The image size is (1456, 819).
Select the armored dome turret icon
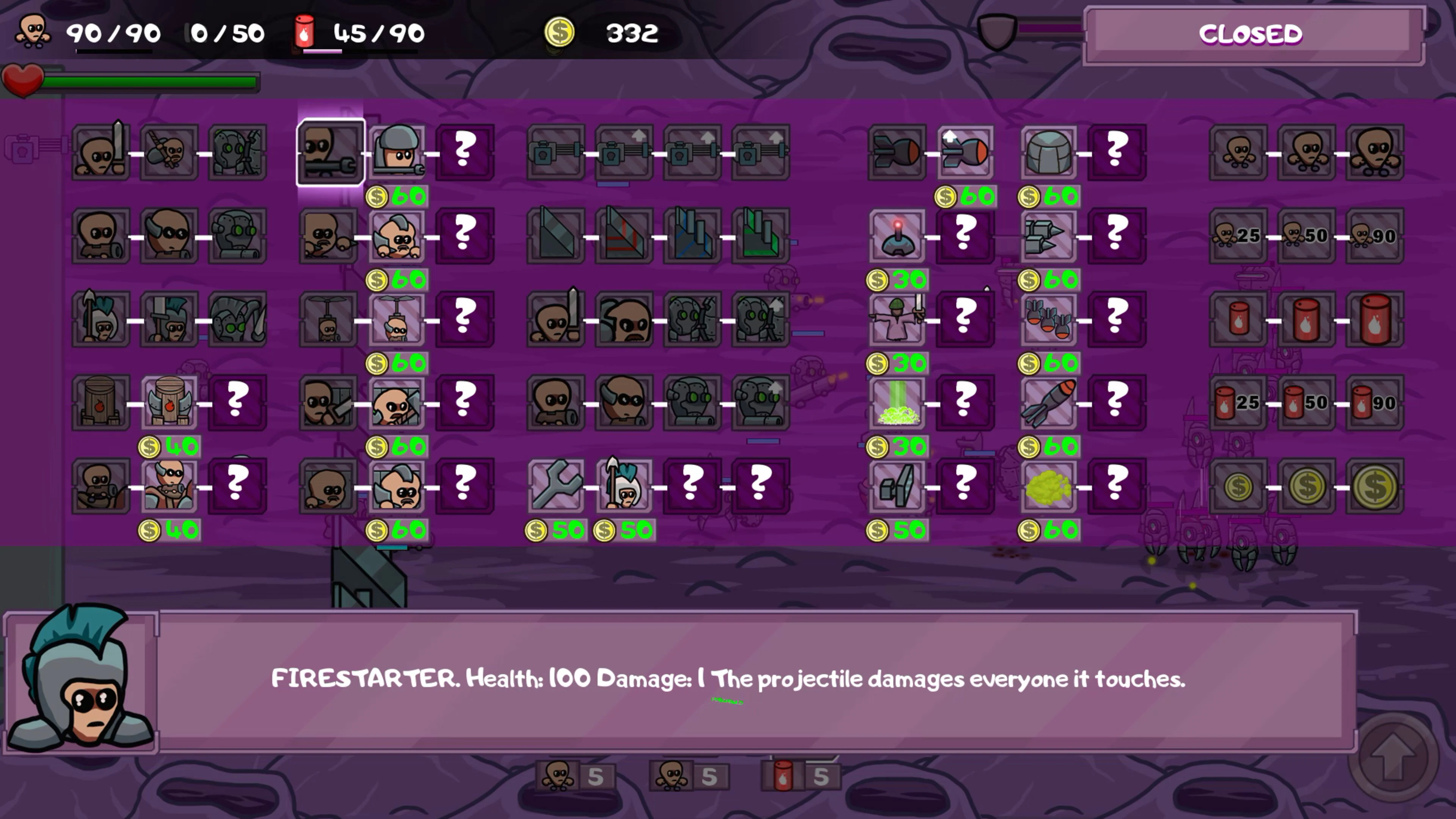pos(1048,152)
